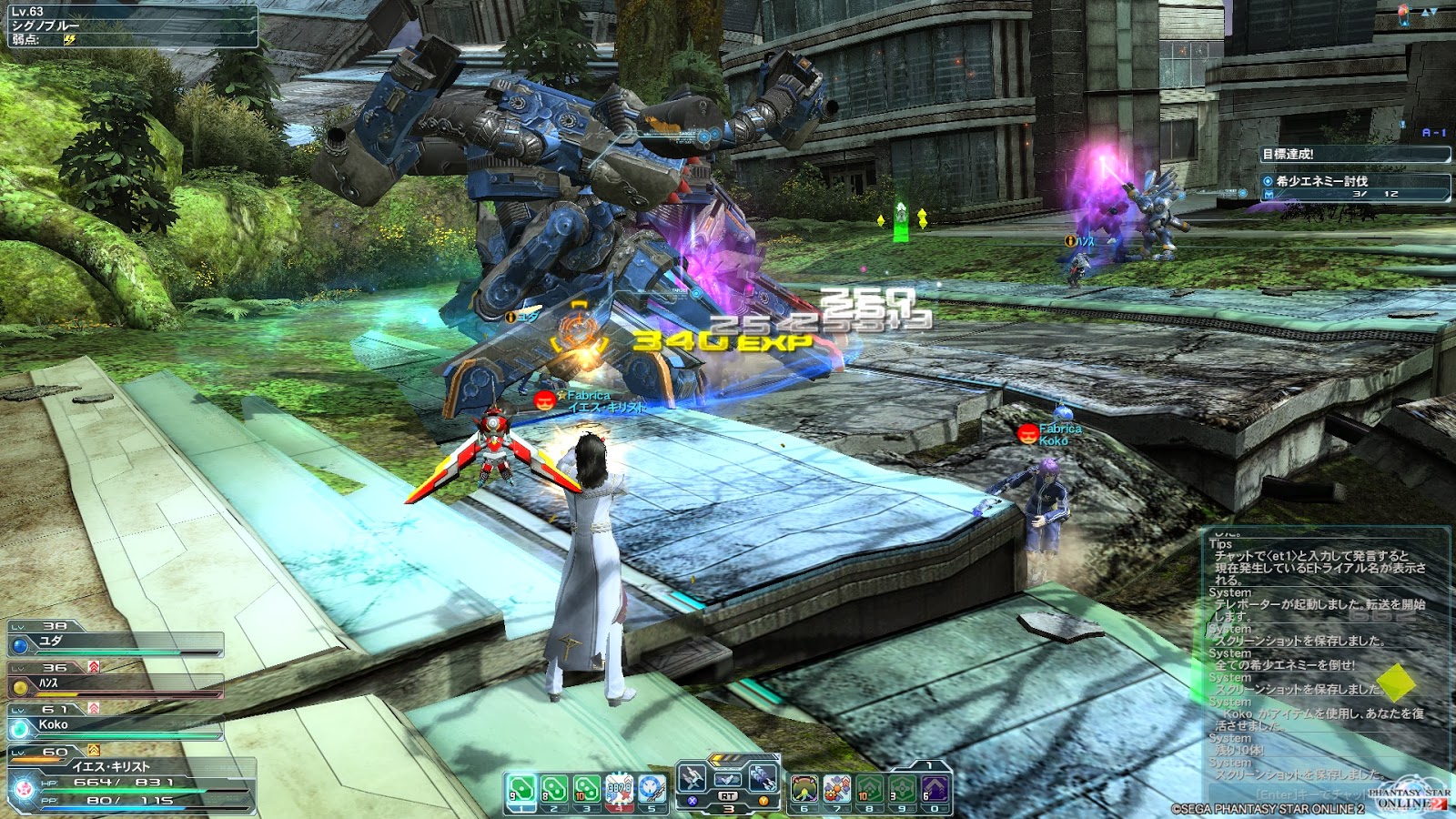Use the round creature icon in slot 6
The image size is (1456, 819).
click(x=804, y=790)
